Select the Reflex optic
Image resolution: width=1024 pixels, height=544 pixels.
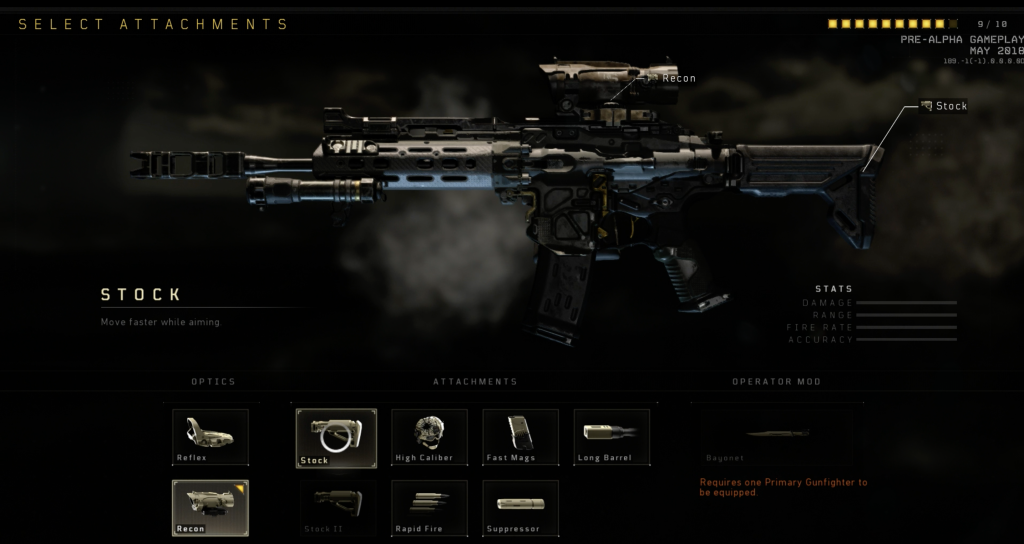[210, 437]
